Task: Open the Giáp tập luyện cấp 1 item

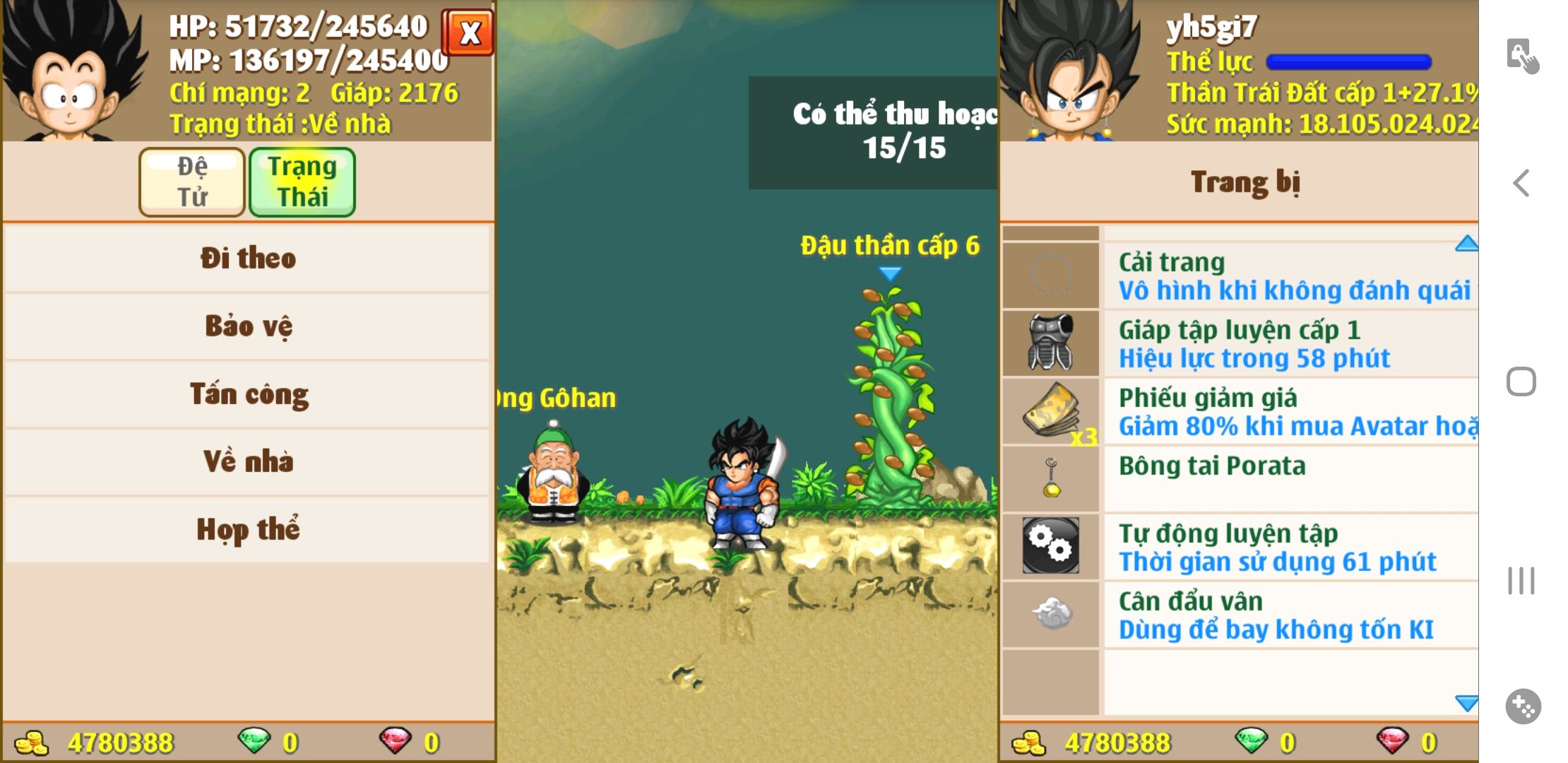Action: pyautogui.click(x=1290, y=344)
